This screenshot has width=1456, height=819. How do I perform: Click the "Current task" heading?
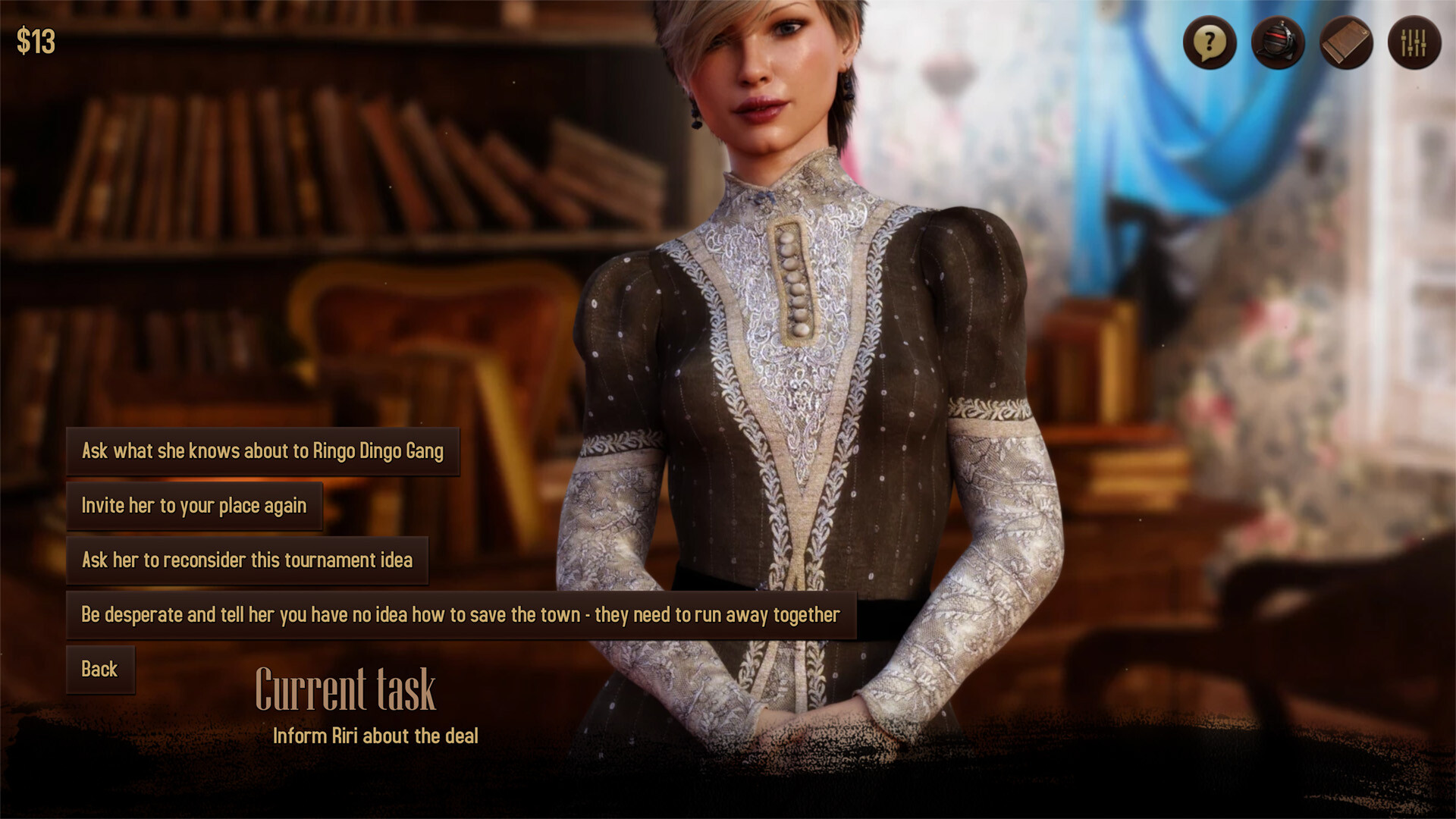point(347,689)
